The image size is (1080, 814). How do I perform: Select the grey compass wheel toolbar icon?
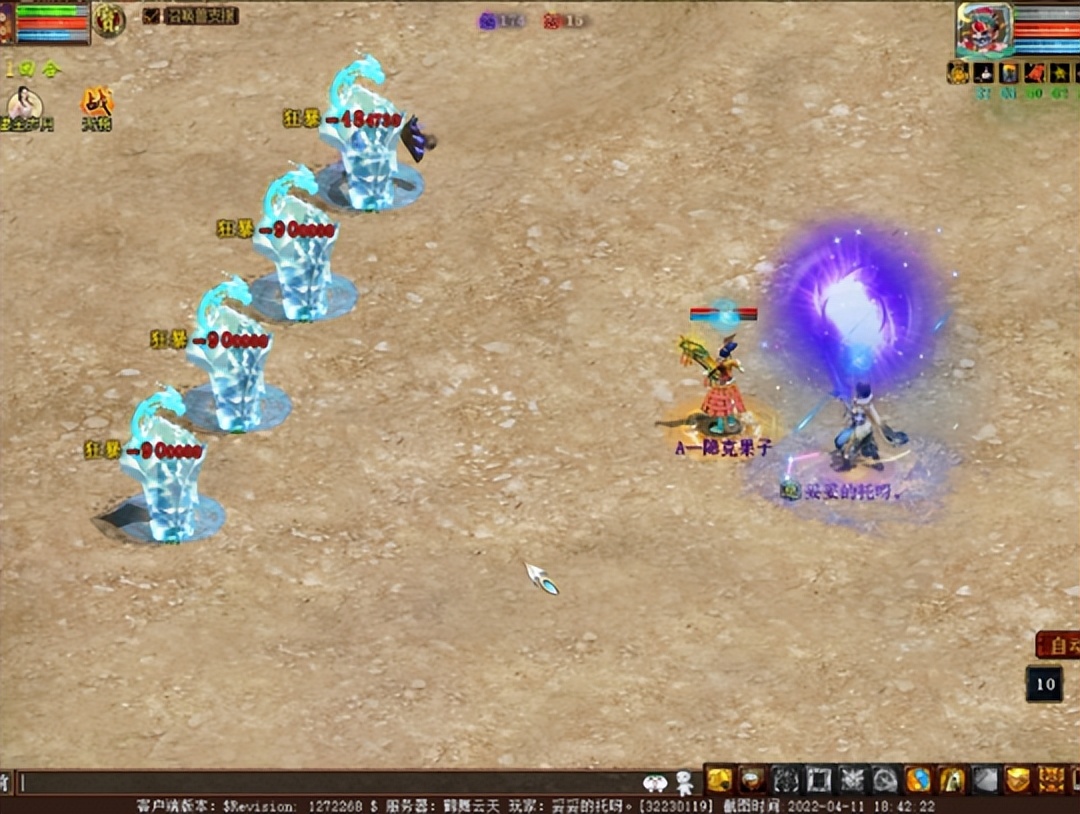point(885,779)
